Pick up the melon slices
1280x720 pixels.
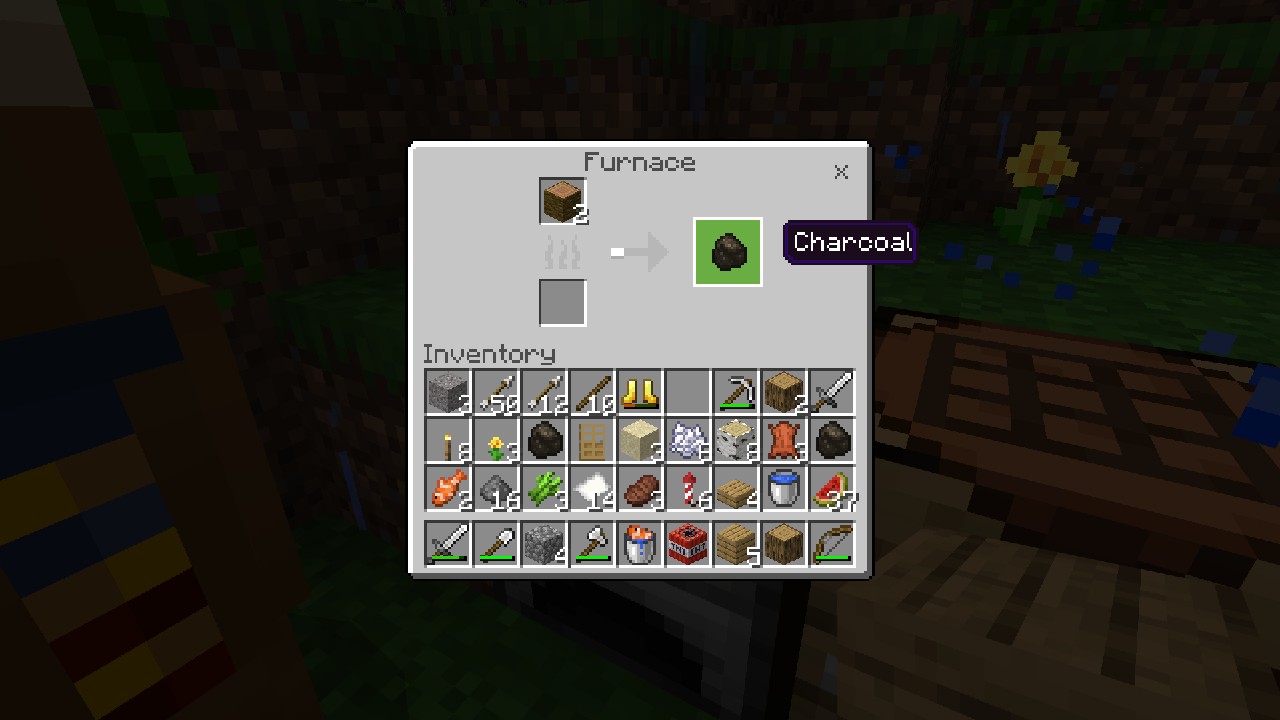[x=831, y=489]
